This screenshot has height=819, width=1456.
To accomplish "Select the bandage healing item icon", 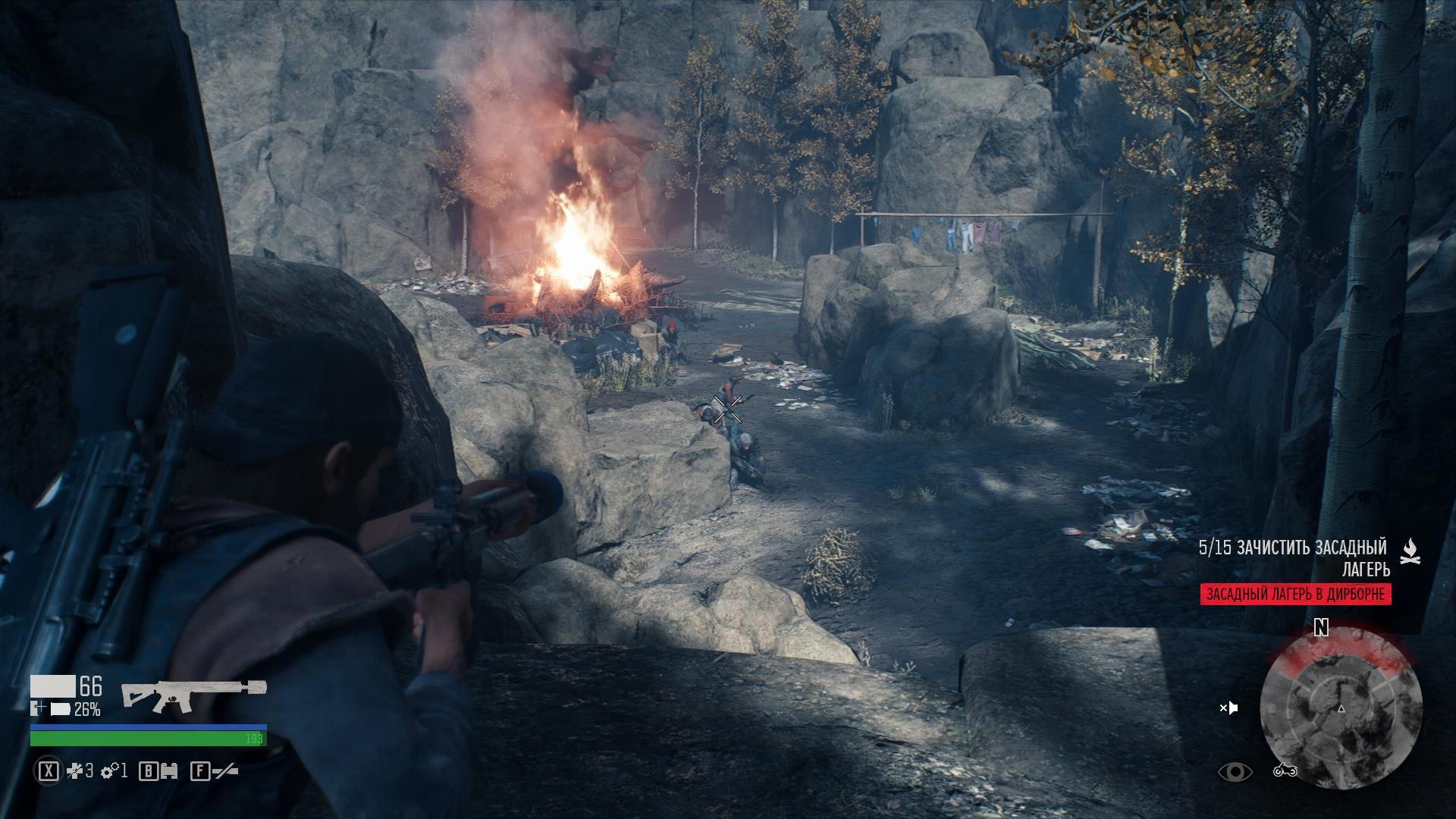I will click(x=74, y=772).
